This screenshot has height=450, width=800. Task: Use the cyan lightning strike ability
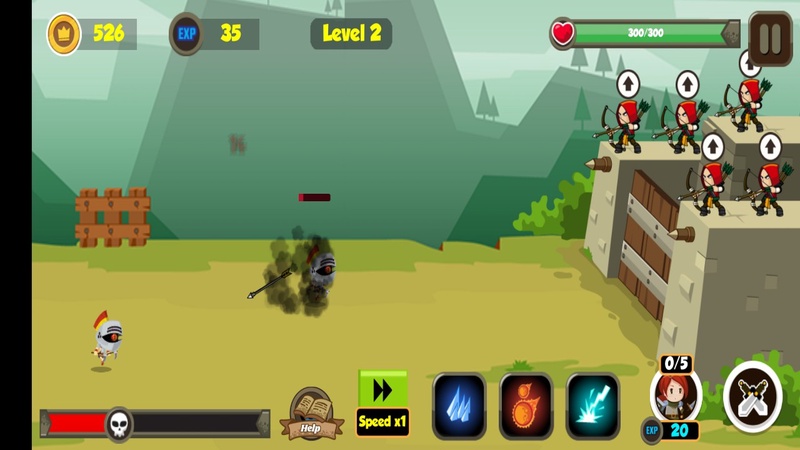click(x=593, y=405)
